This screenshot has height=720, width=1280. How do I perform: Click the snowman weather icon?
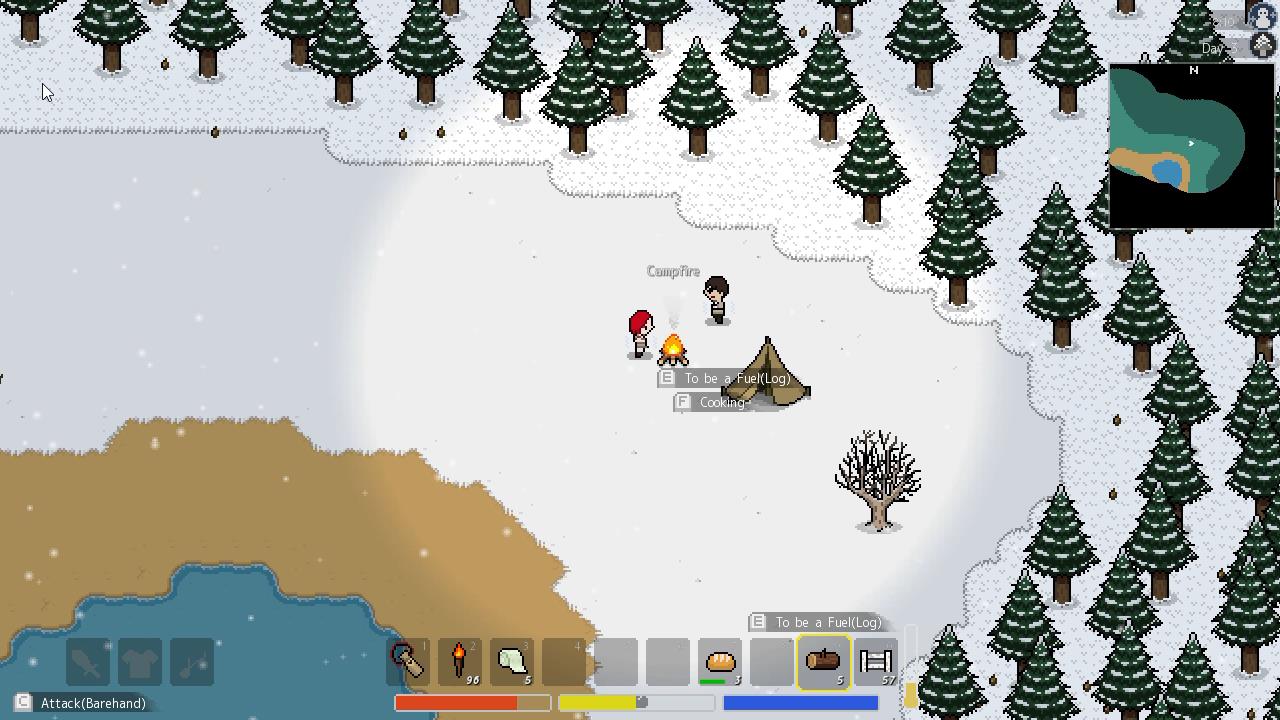1263,18
